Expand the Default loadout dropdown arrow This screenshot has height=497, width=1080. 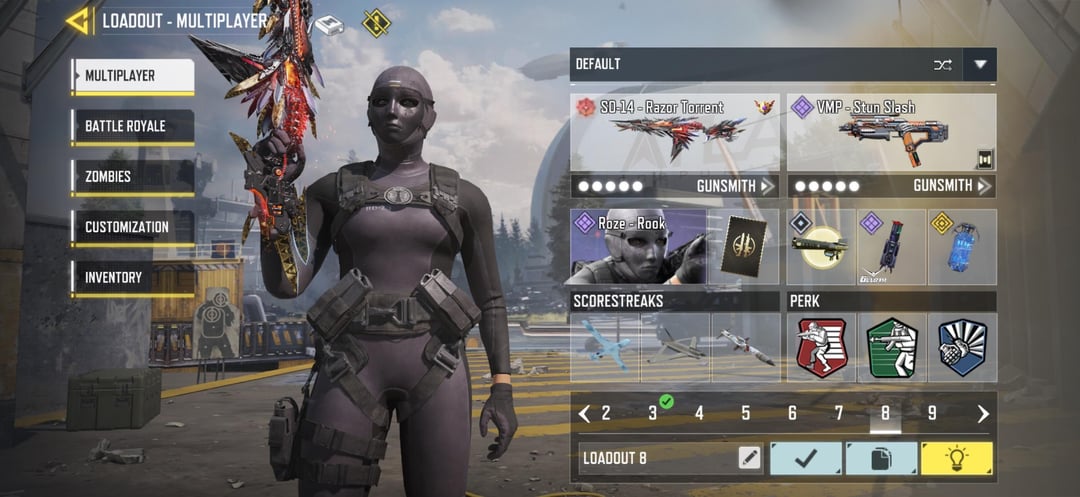pyautogui.click(x=980, y=65)
